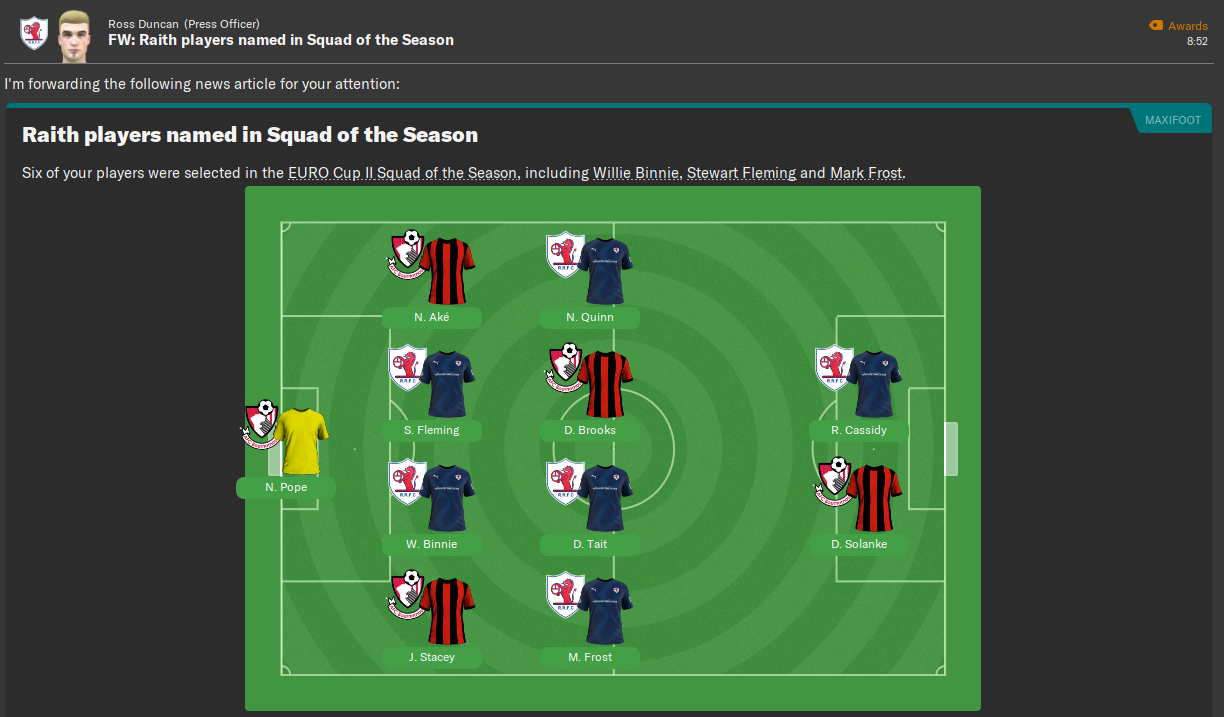Select S. Fleming name label on pitch
Screen dimensions: 1224x717
[x=432, y=431]
